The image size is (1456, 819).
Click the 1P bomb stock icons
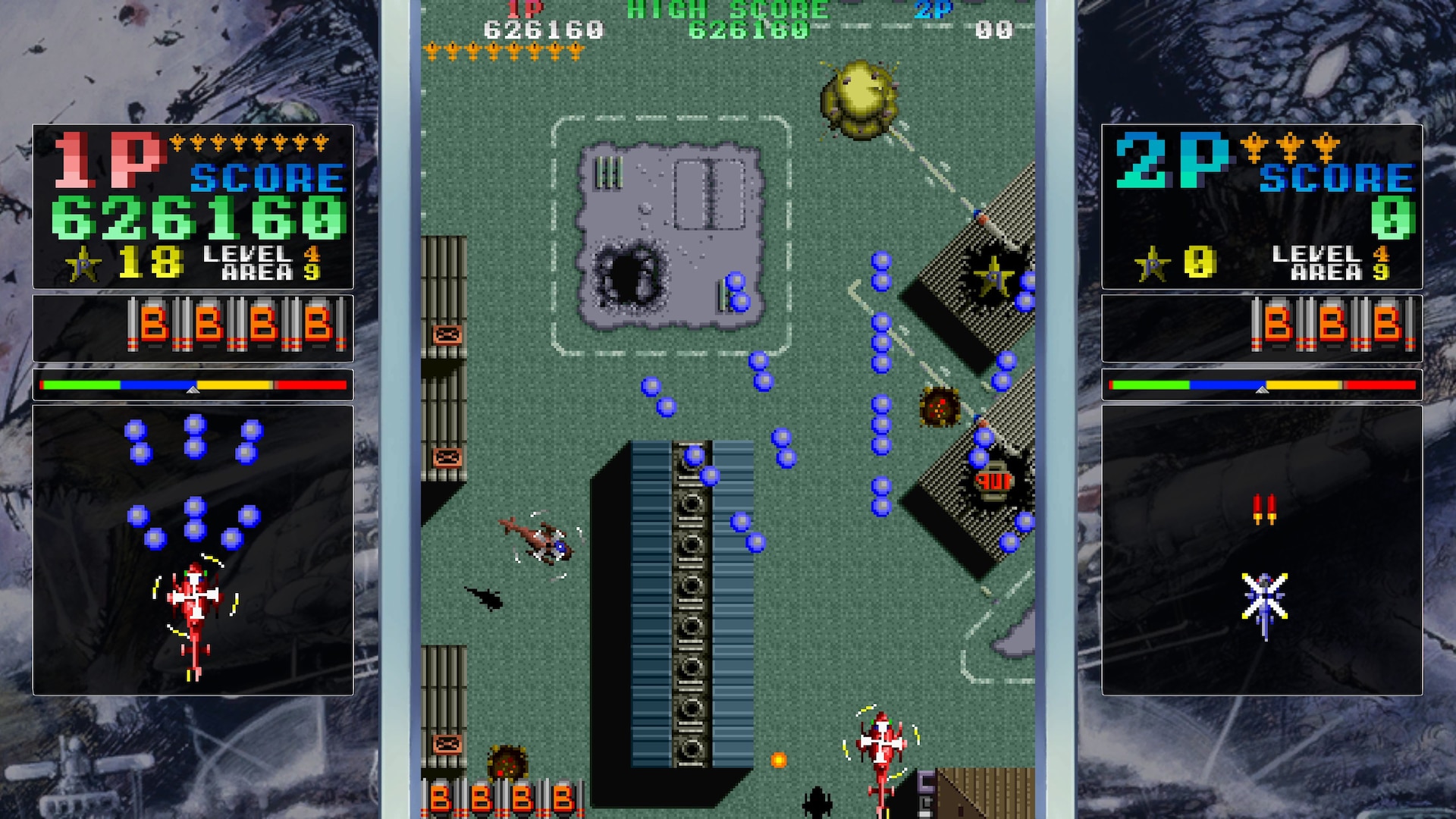(x=237, y=325)
